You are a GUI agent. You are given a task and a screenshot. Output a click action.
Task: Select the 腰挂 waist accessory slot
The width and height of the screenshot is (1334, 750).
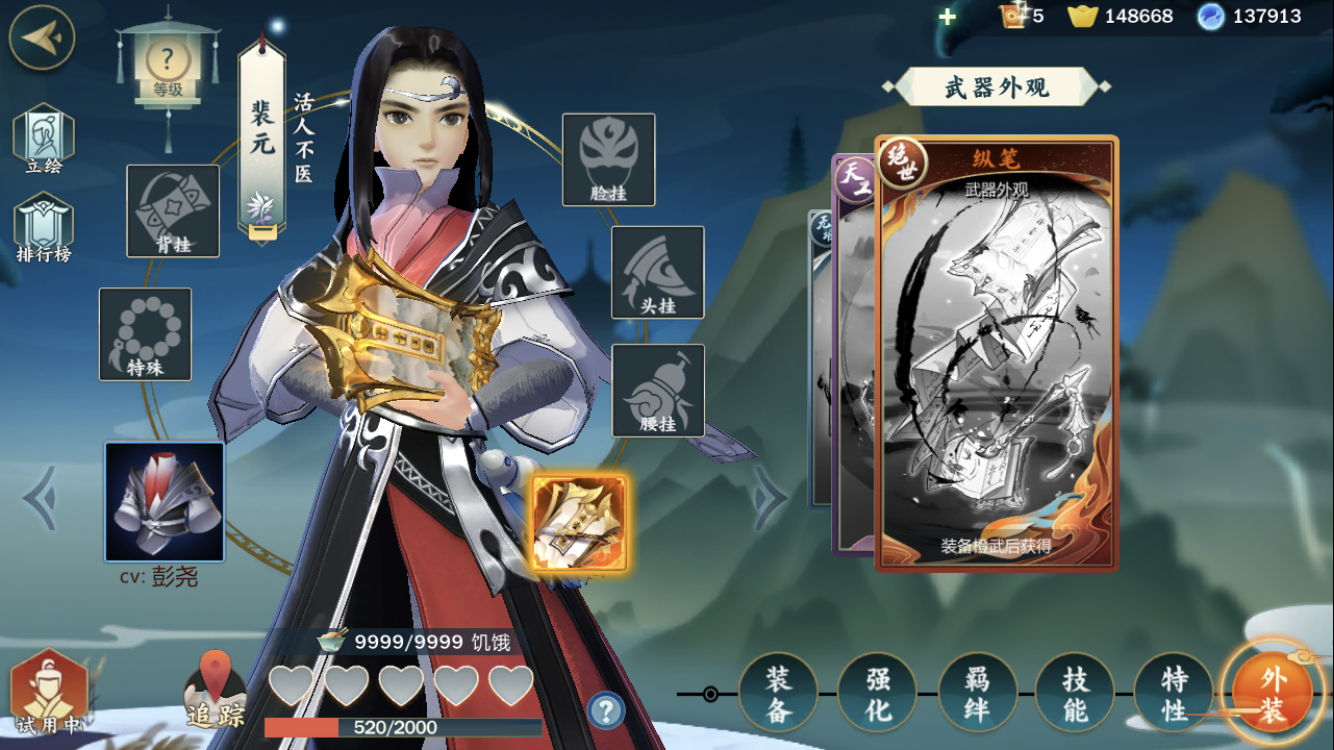pos(657,390)
